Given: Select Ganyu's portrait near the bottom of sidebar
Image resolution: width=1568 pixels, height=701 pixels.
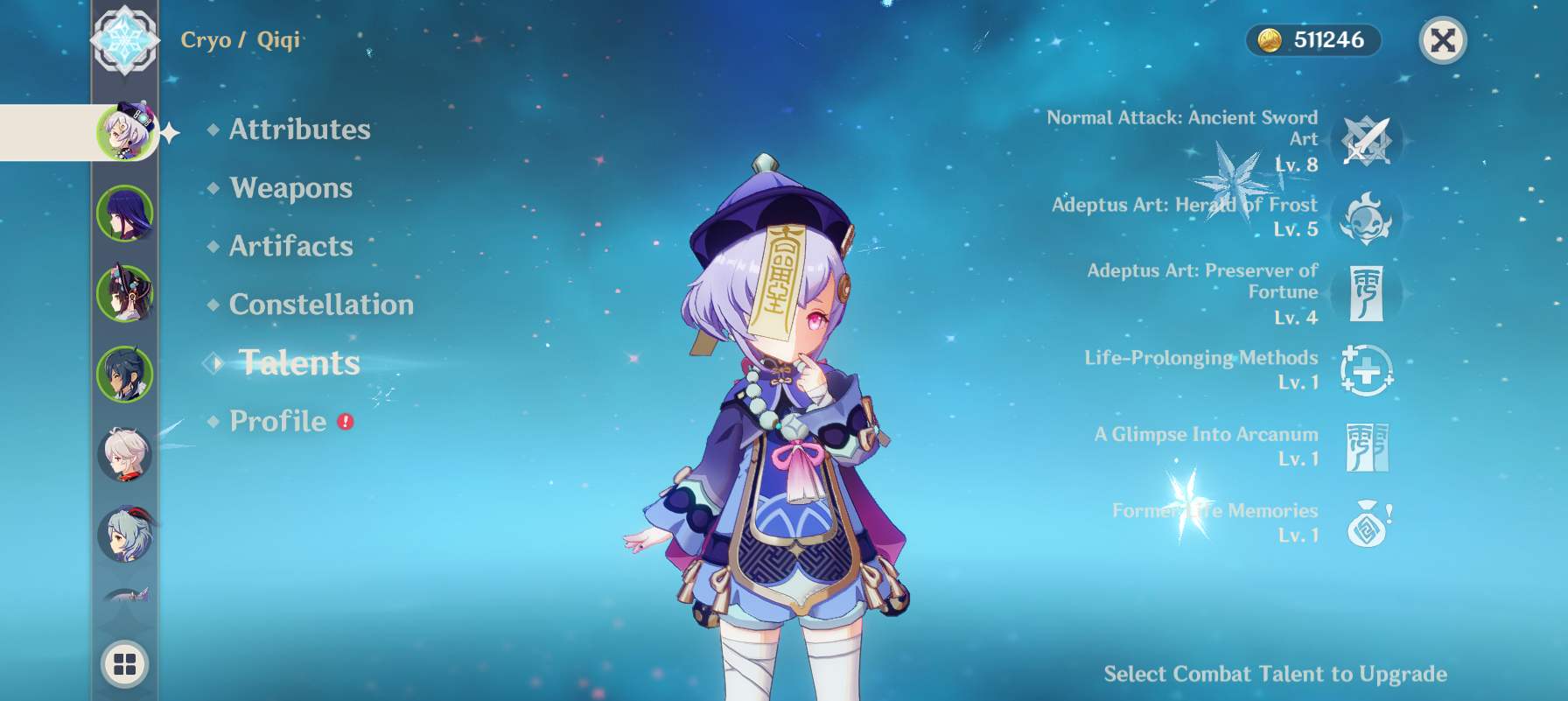Looking at the screenshot, I should (125, 534).
